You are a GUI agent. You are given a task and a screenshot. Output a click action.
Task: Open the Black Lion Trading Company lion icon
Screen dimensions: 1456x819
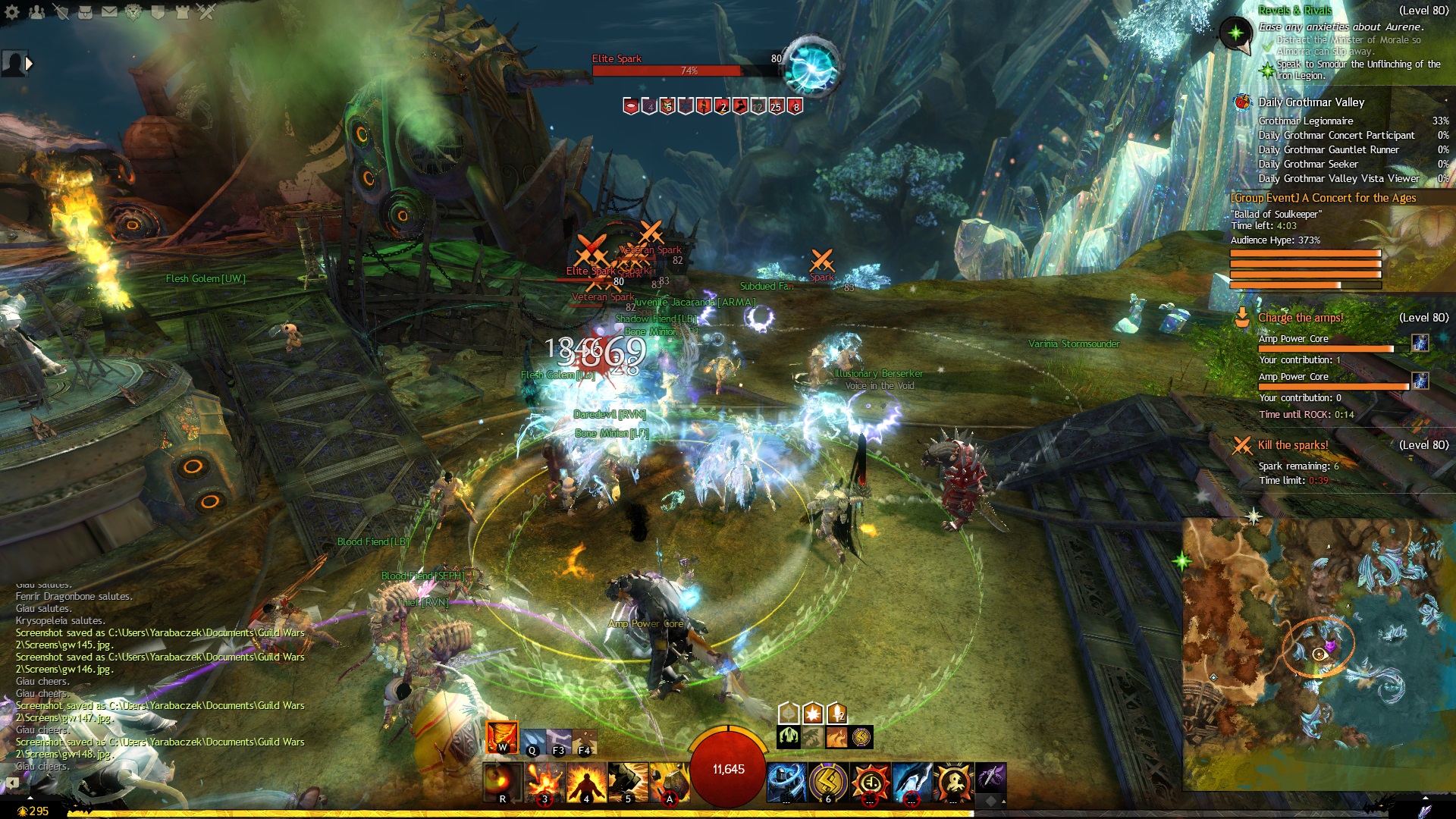point(133,12)
